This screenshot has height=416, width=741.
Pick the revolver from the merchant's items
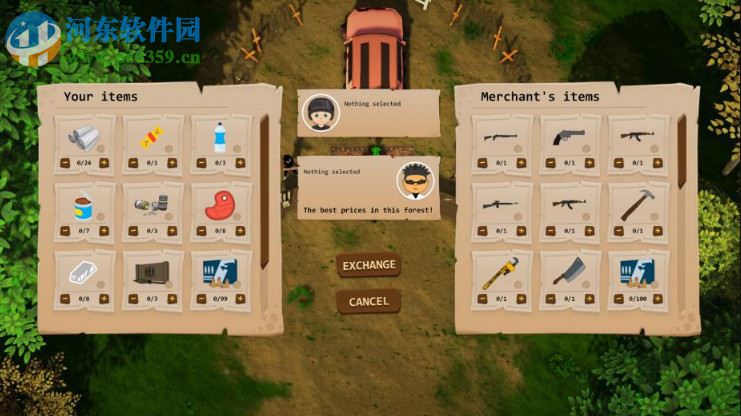[570, 137]
